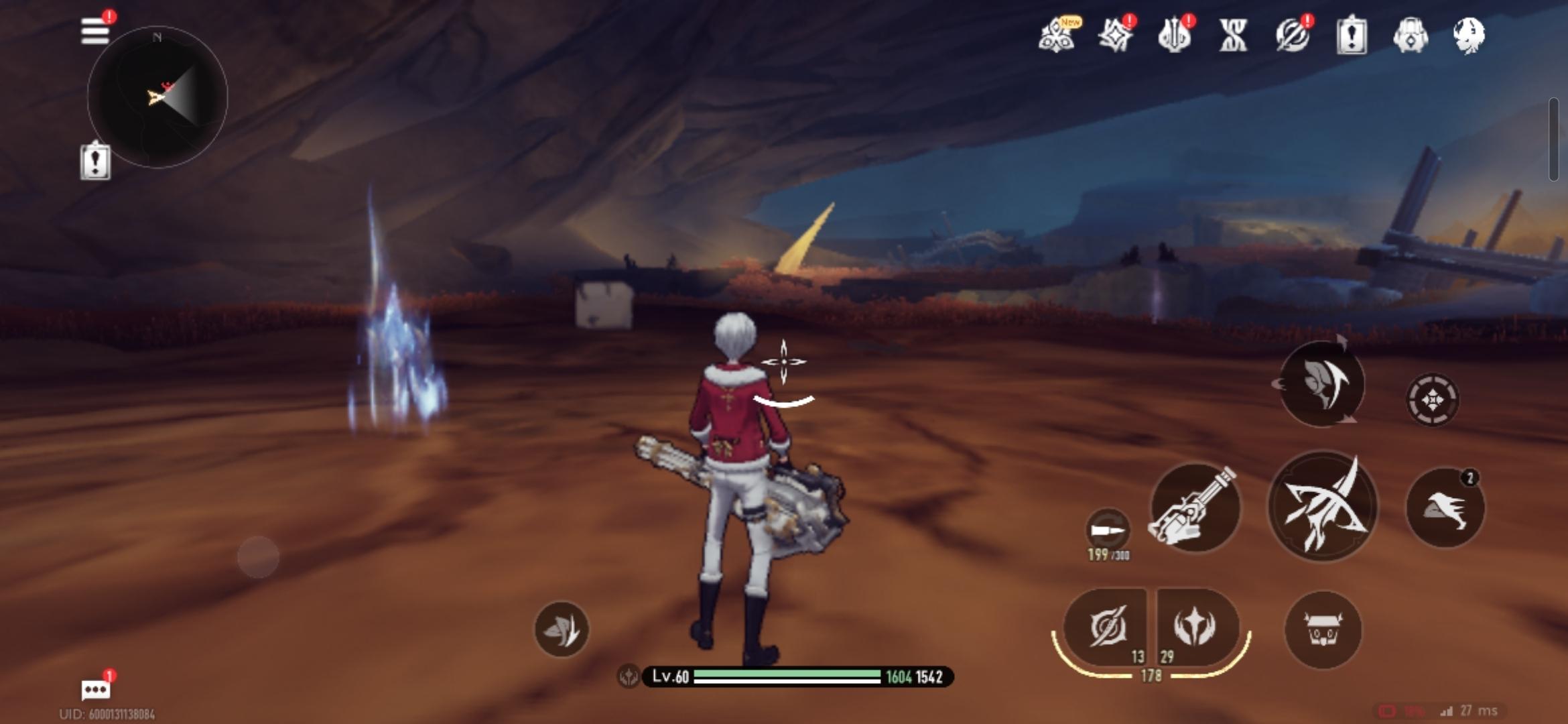Toggle the crosshair target lock button
Screen dimensions: 1568x724
pos(1432,400)
